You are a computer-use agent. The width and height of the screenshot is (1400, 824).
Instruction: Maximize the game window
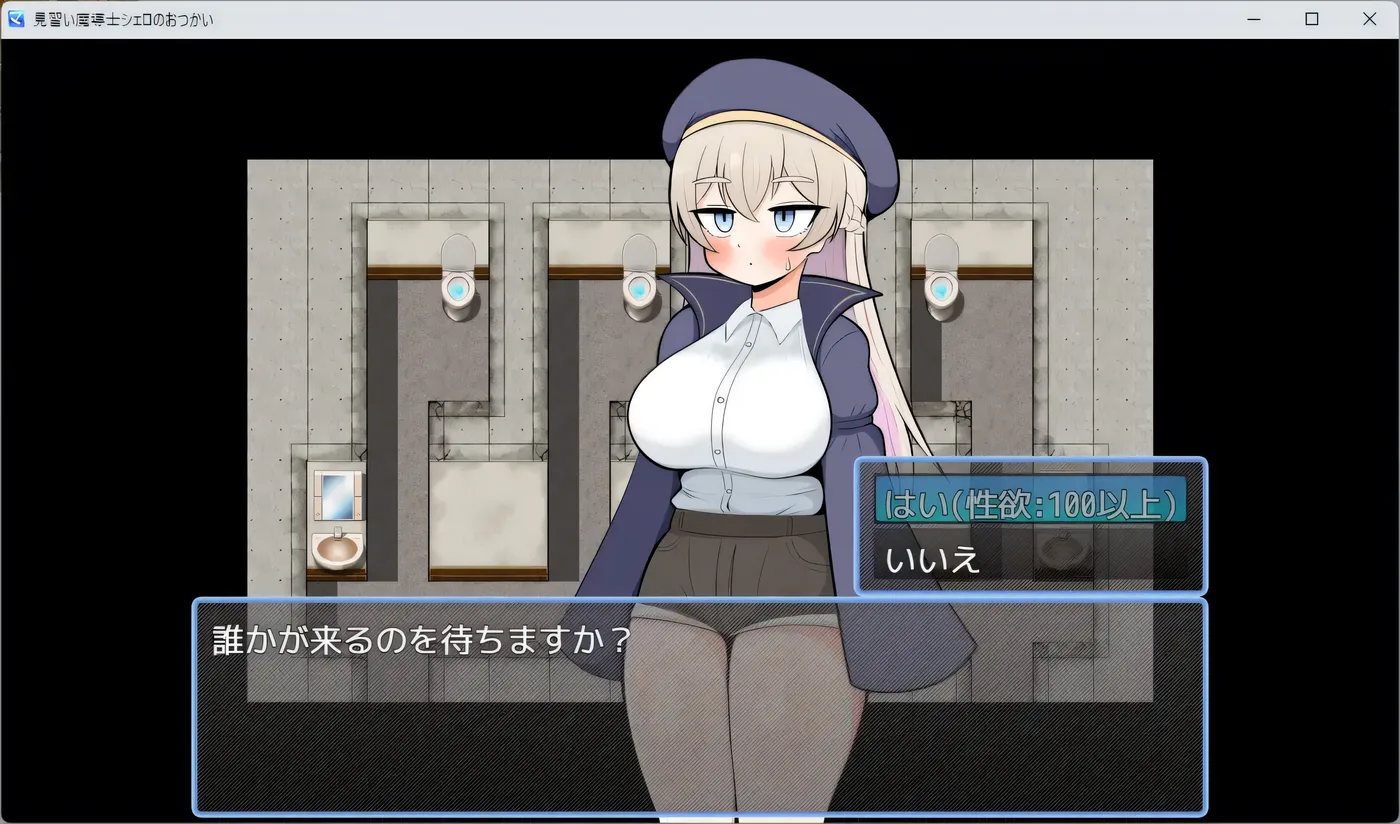pos(1311,18)
